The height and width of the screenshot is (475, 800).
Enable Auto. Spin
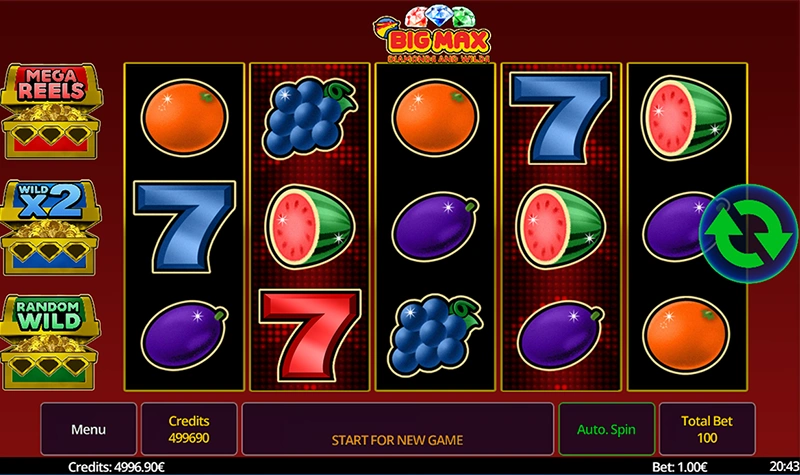pyautogui.click(x=606, y=429)
